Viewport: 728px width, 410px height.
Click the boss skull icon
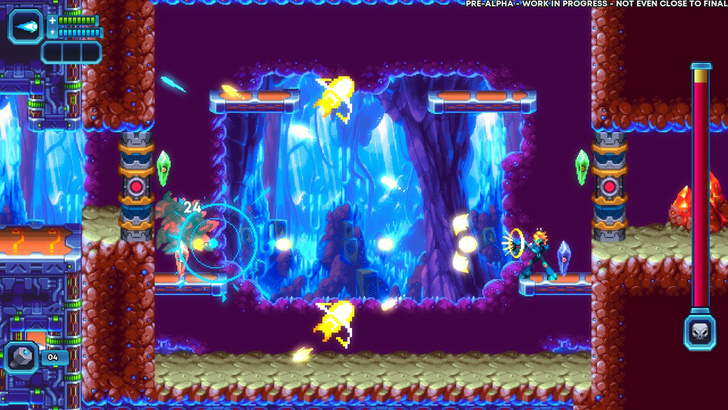pyautogui.click(x=700, y=330)
